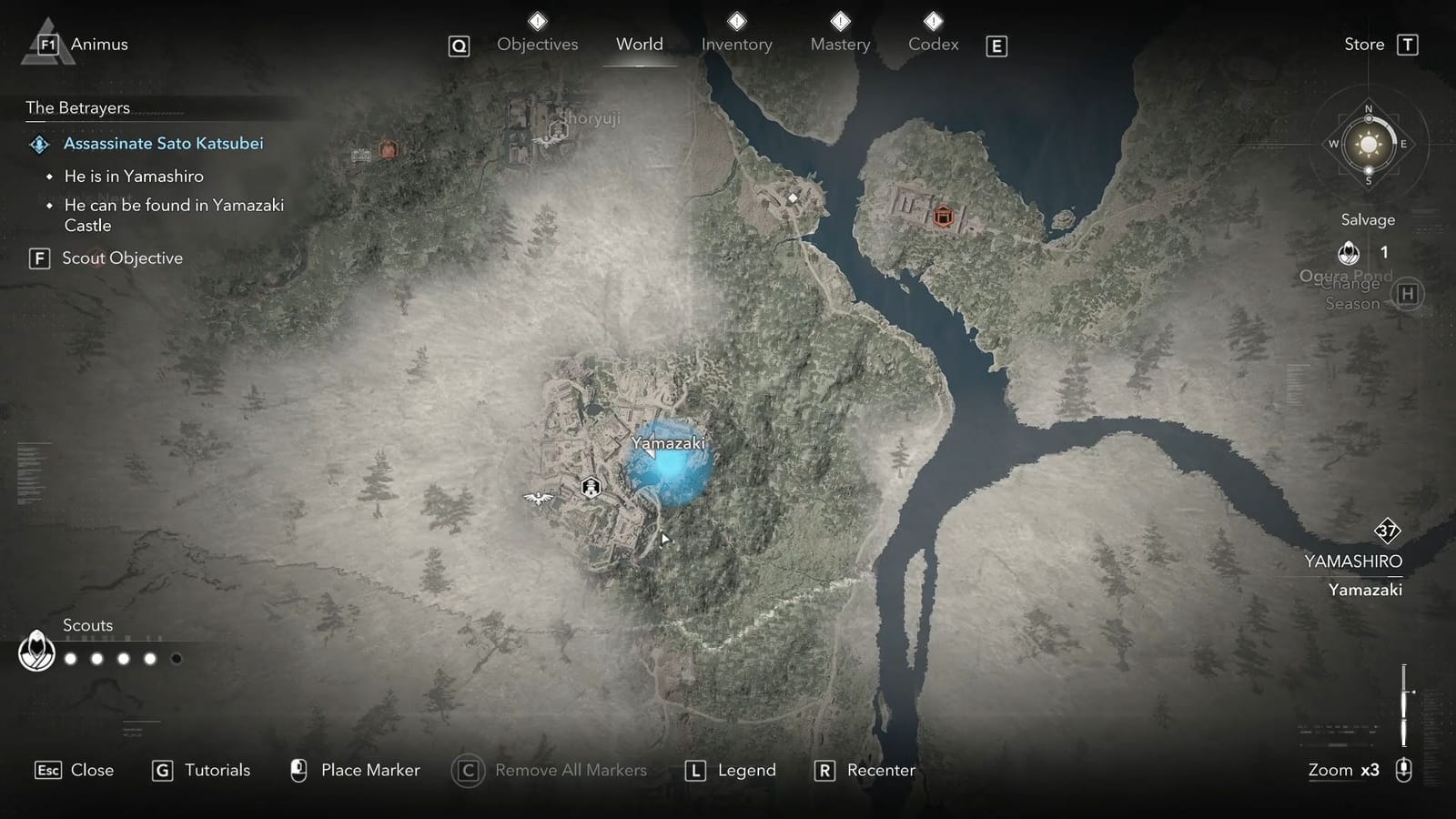The width and height of the screenshot is (1456, 819).
Task: Activate the Scout Objective action
Action: pos(123,258)
